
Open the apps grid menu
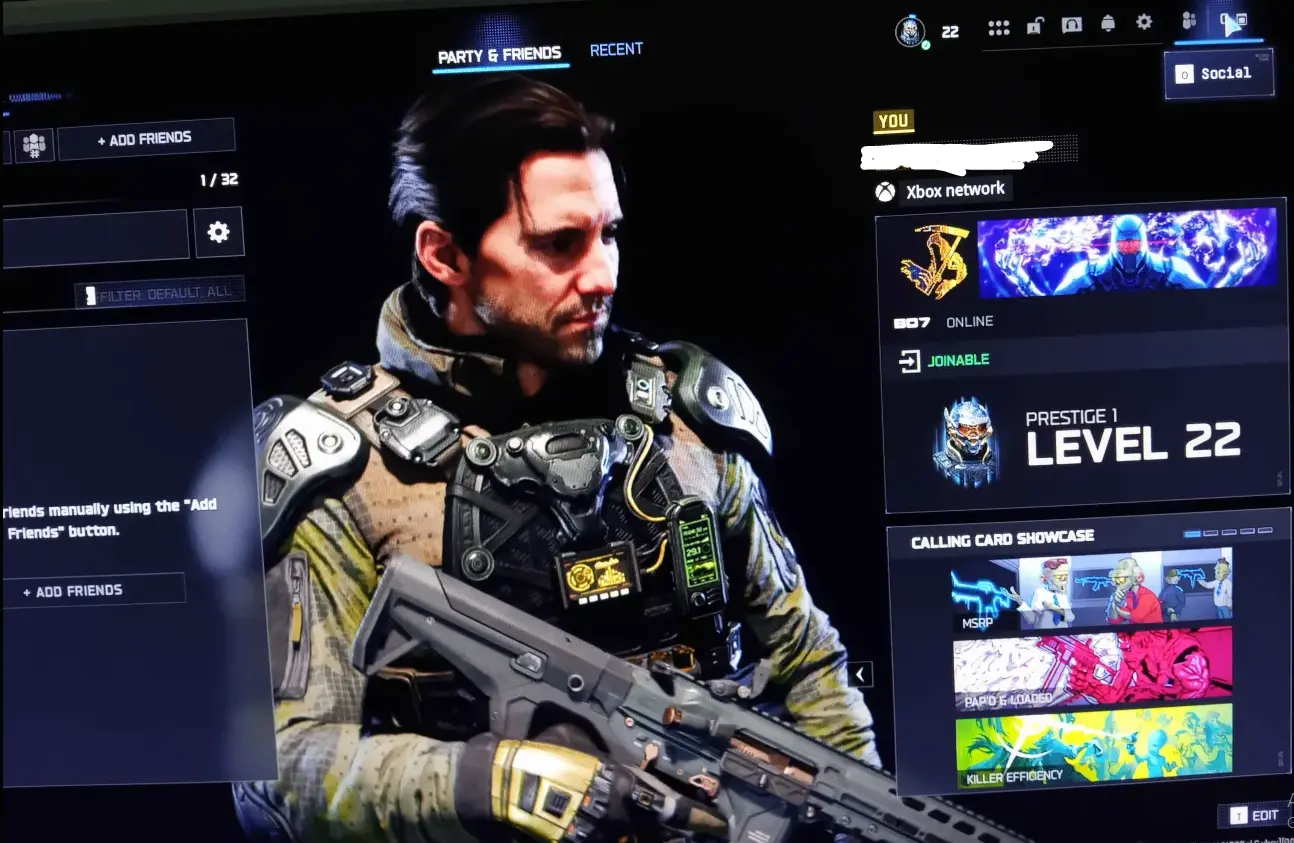pyautogui.click(x=999, y=26)
